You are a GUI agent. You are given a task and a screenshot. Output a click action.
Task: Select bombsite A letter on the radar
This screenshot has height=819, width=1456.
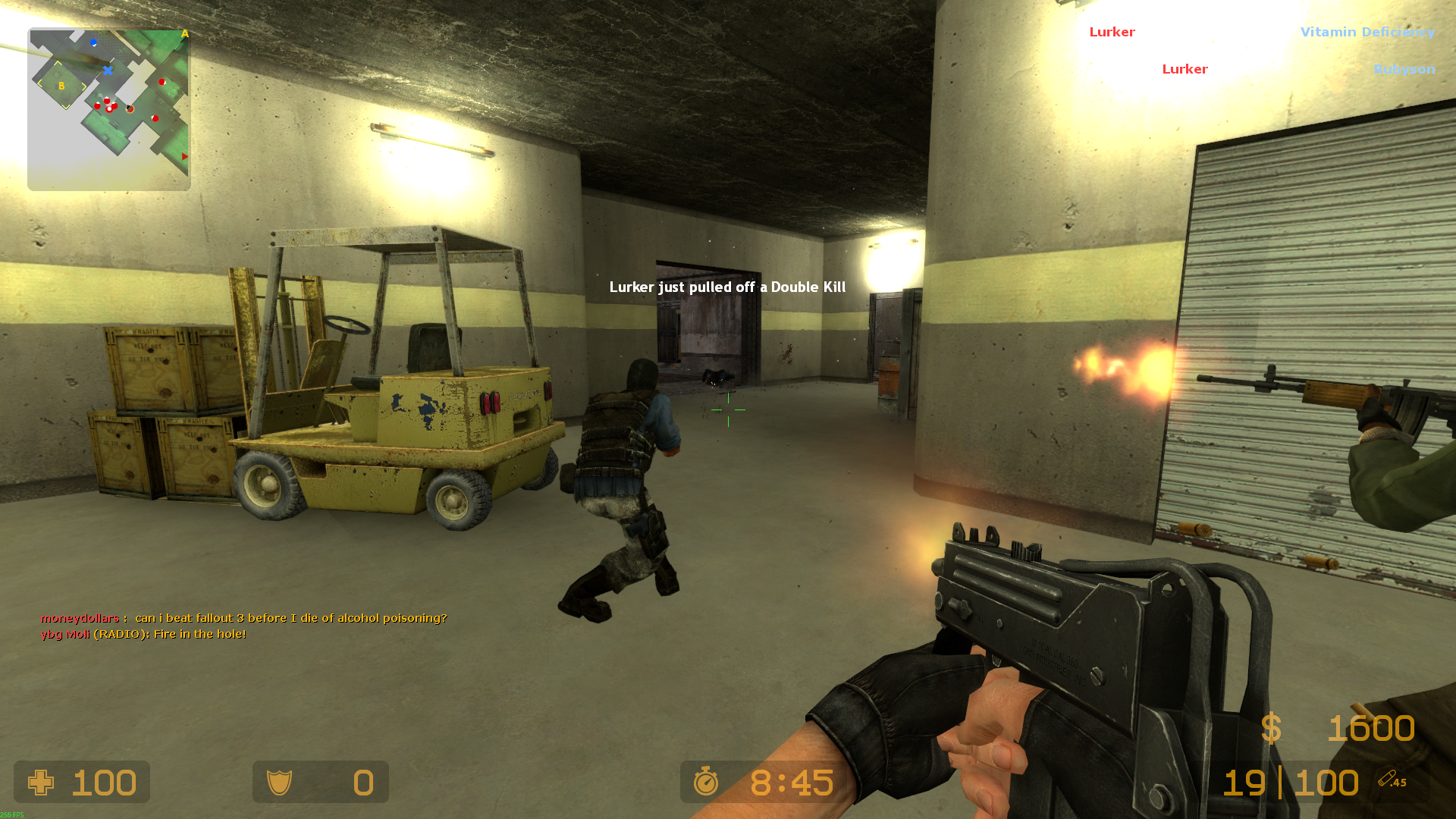(184, 34)
